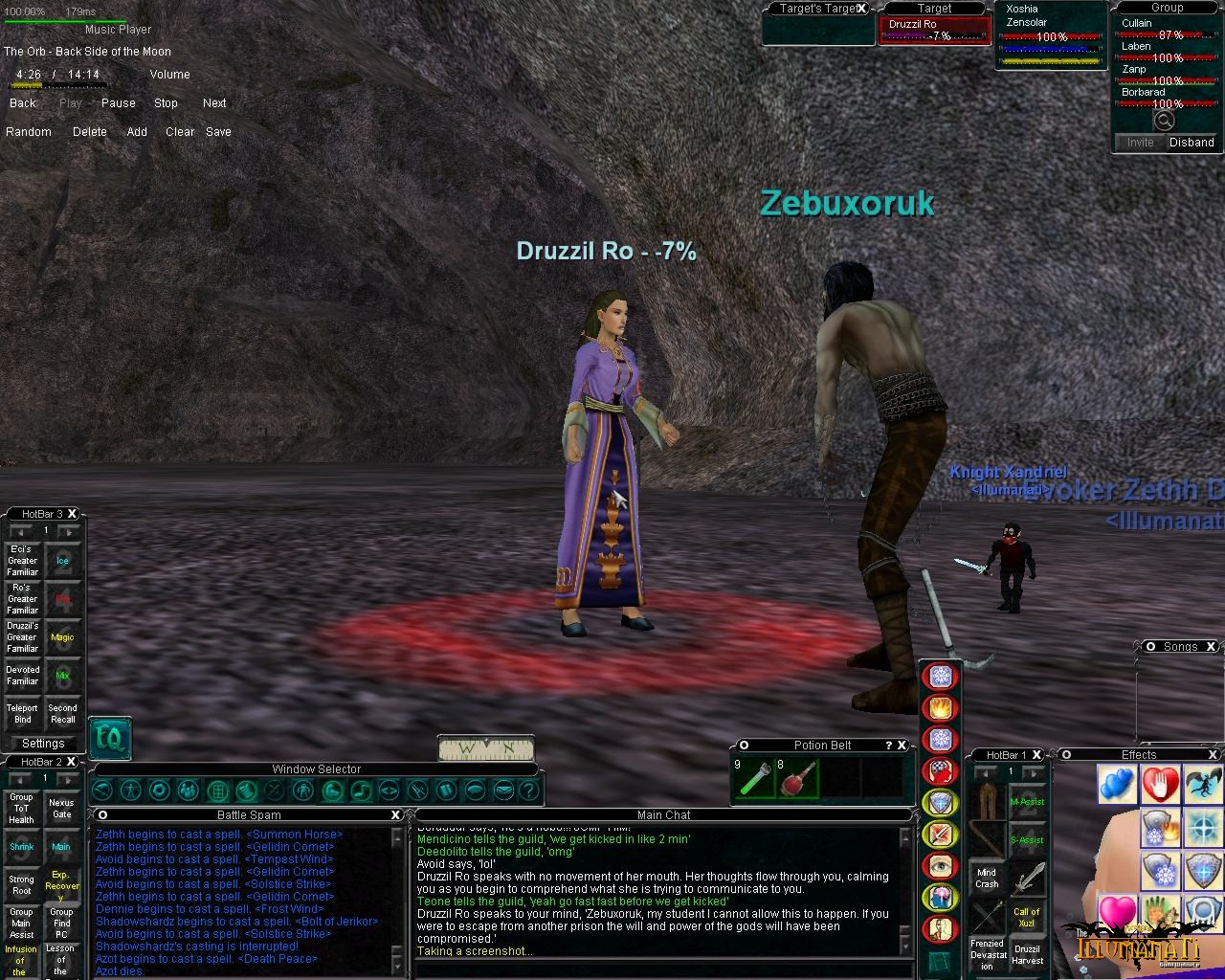Screen dimensions: 1225x980
Task: Pause the music player track
Action: click(x=118, y=103)
